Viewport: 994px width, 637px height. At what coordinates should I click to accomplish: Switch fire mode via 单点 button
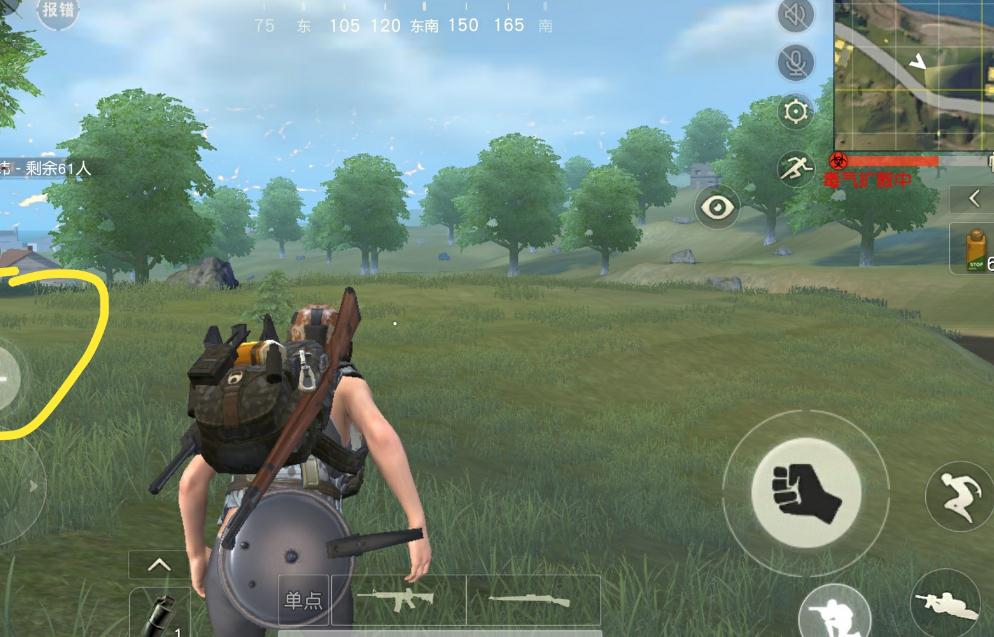[x=303, y=600]
